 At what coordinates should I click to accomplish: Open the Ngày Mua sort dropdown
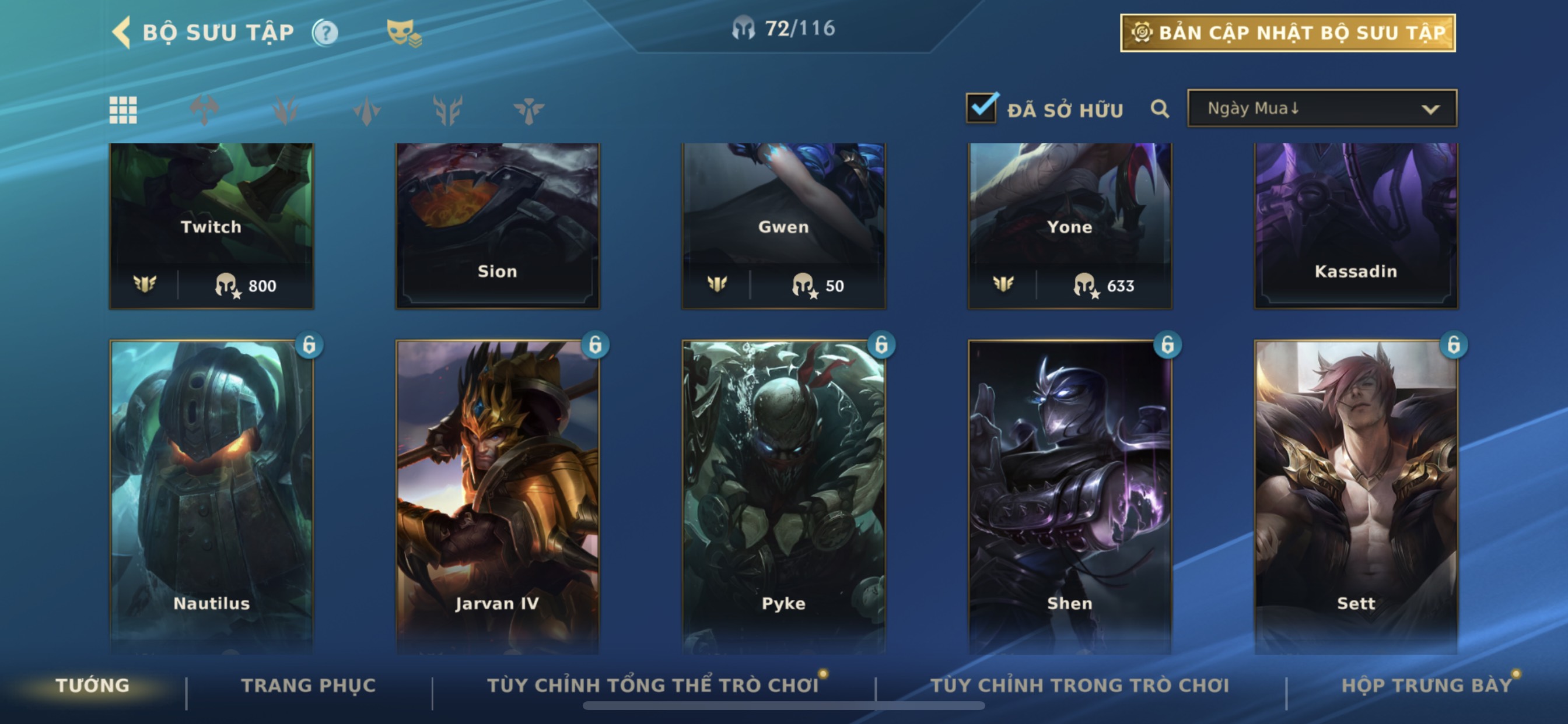[1321, 109]
